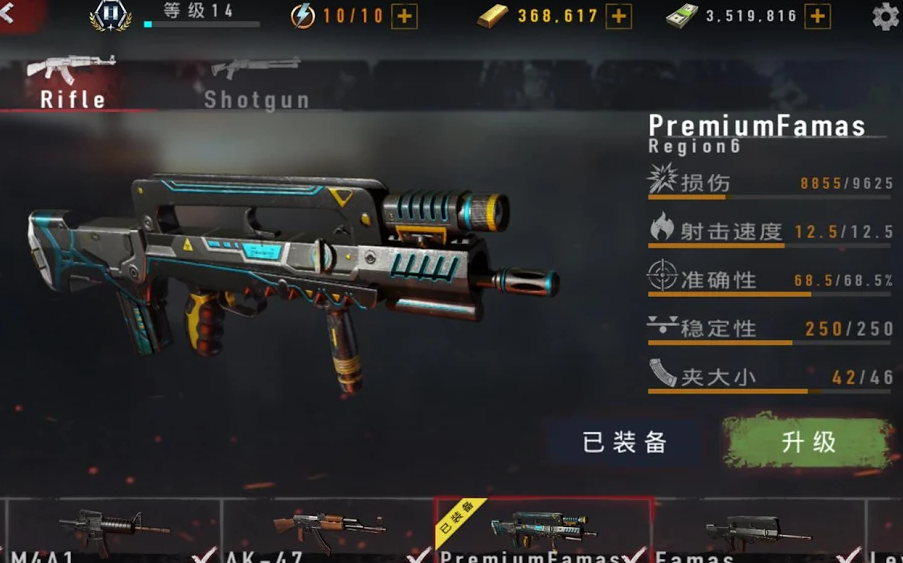The width and height of the screenshot is (903, 563).
Task: Click the 已装备 equipped button
Action: (x=625, y=442)
